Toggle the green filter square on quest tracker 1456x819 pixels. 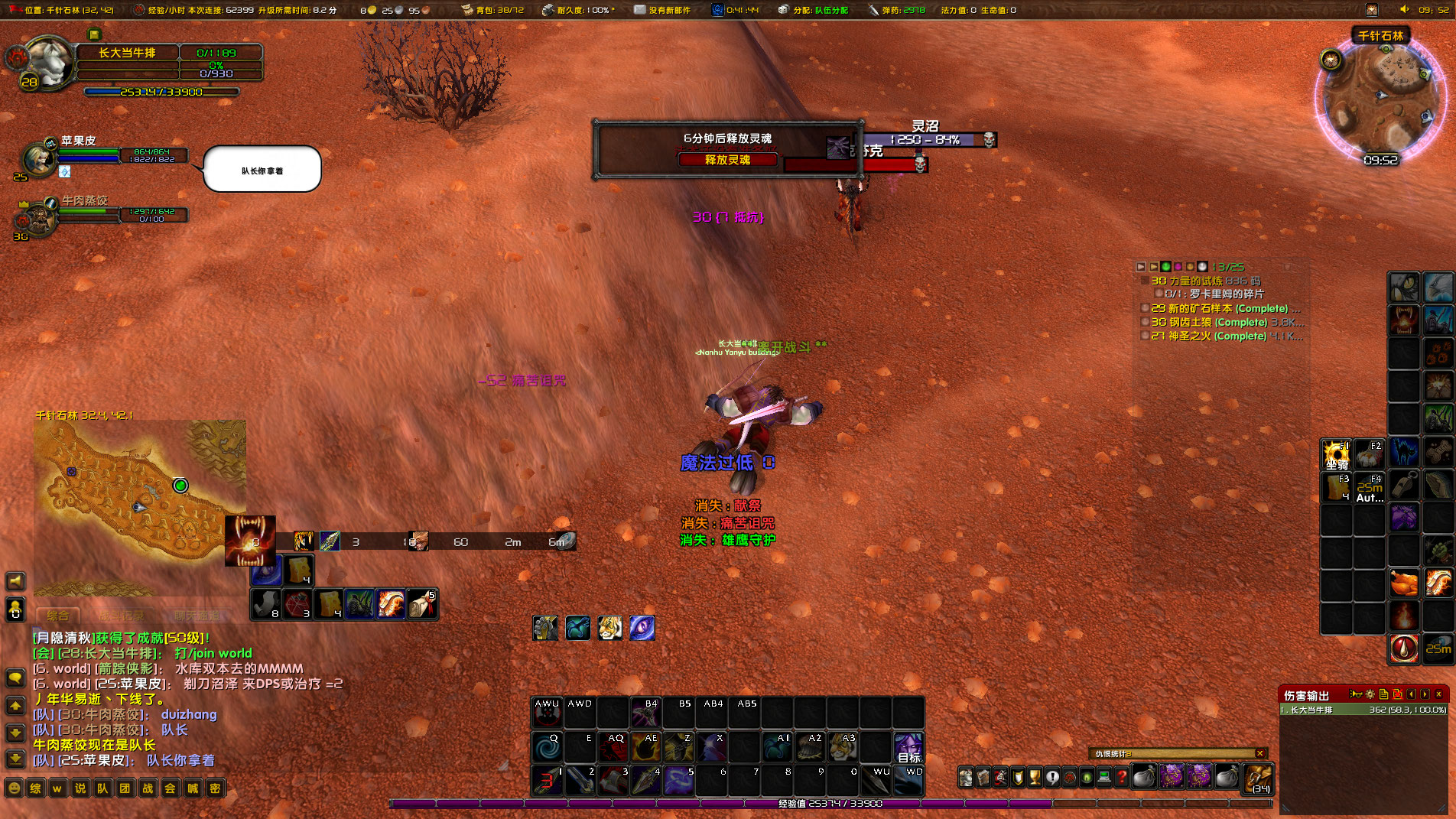1165,267
